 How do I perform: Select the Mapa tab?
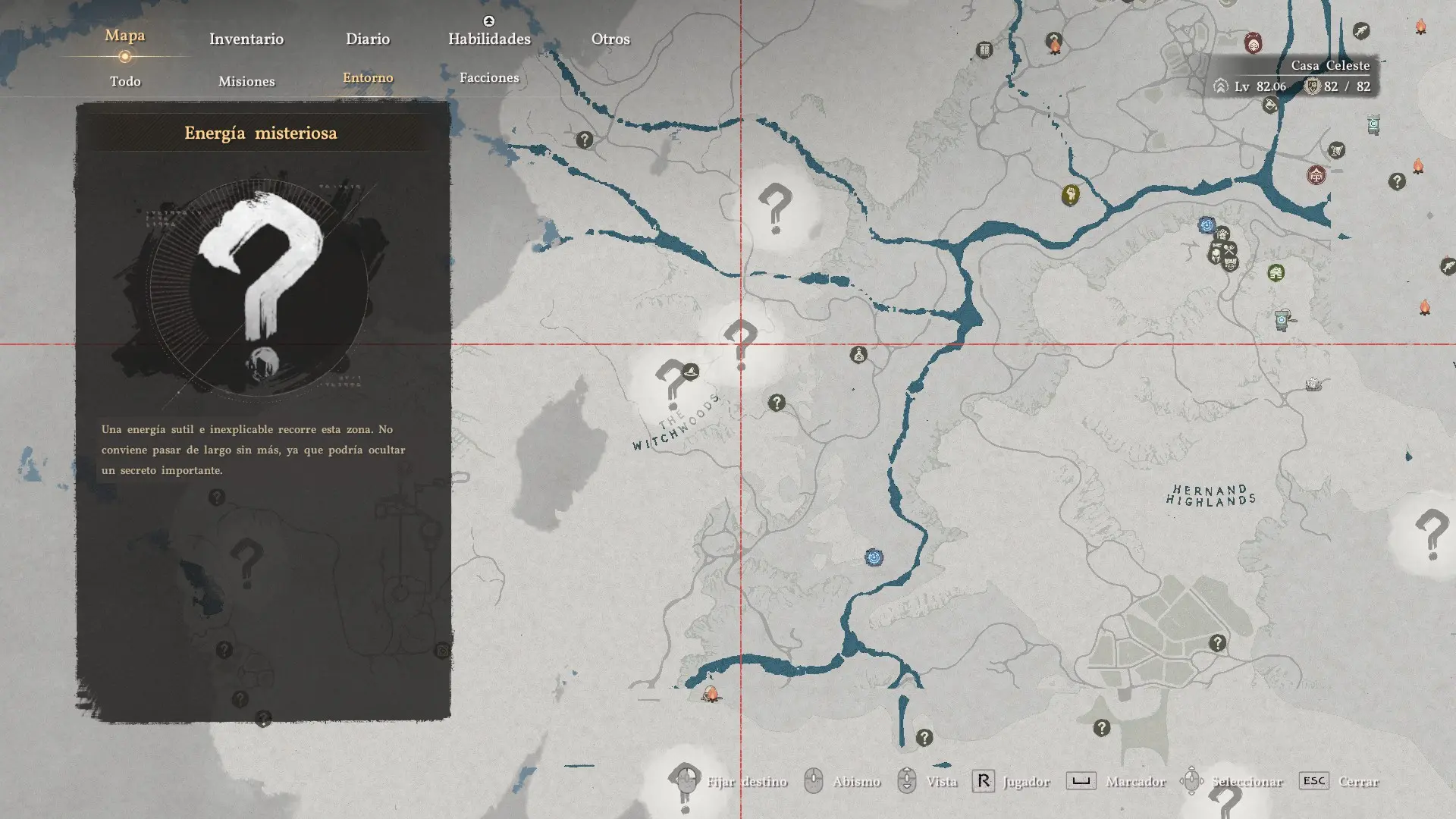[x=125, y=36]
